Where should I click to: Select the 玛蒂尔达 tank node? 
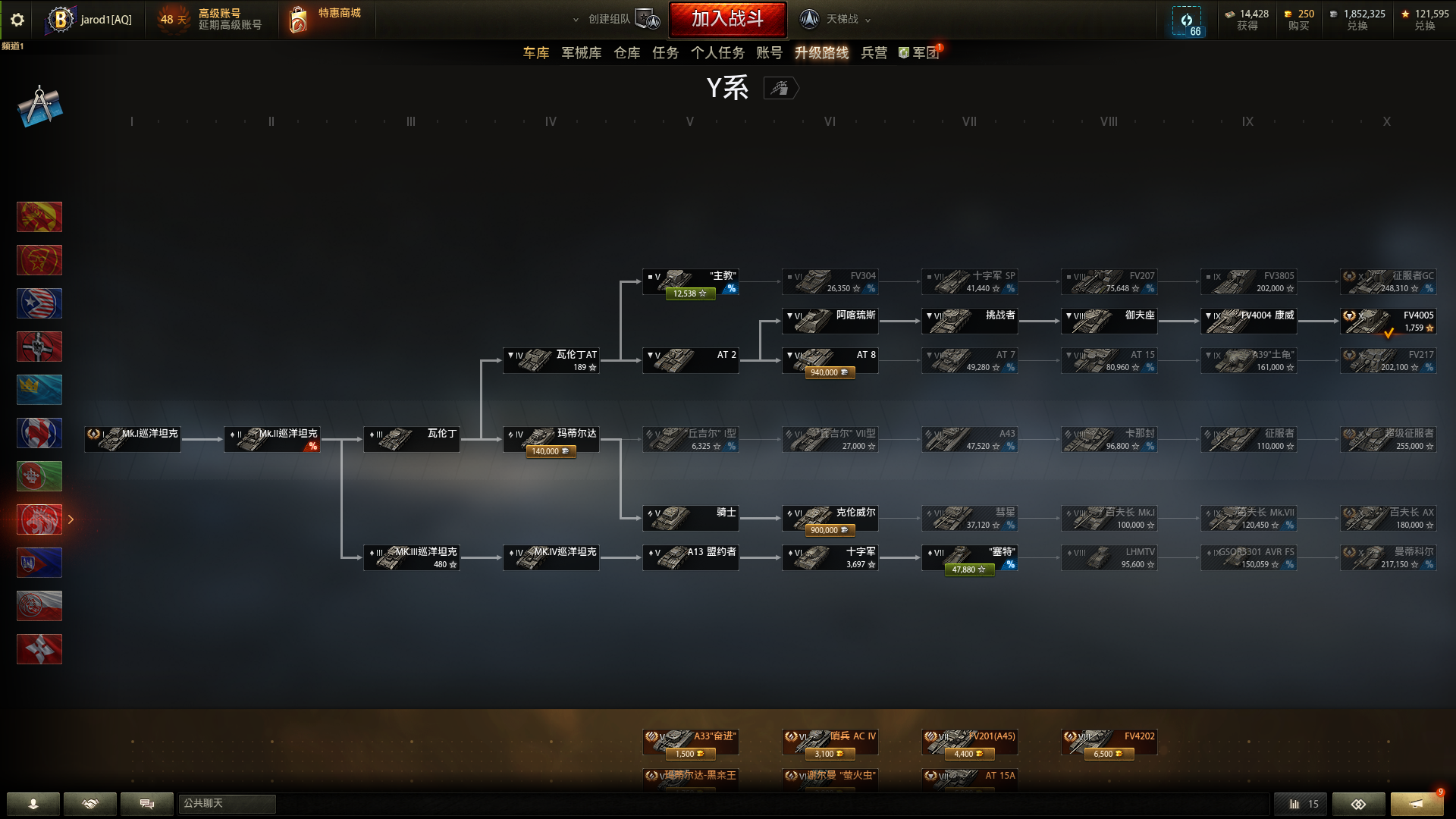(x=551, y=440)
